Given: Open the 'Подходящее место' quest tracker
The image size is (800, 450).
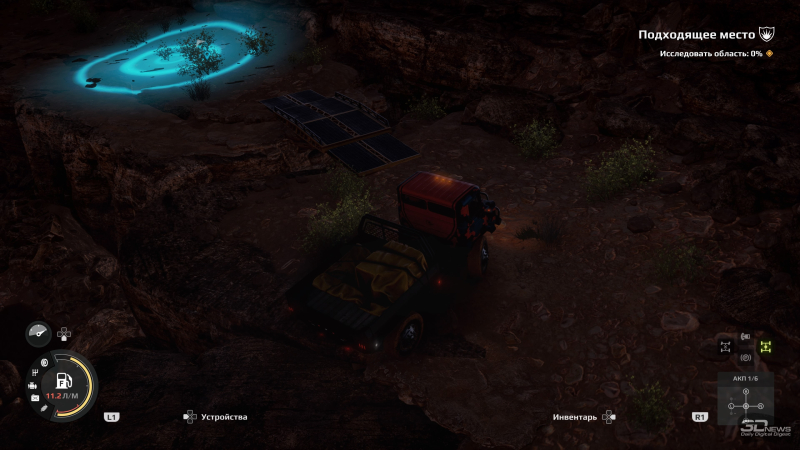Looking at the screenshot, I should 696,34.
